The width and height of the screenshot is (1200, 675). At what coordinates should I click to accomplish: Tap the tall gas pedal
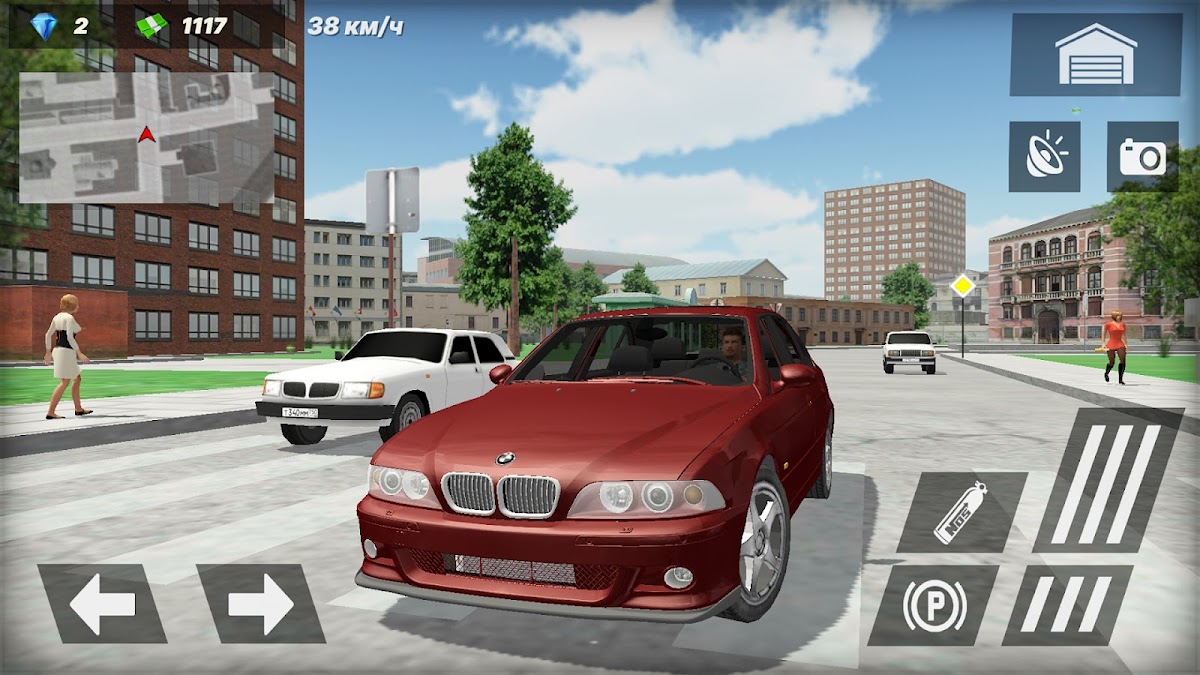tap(1107, 480)
